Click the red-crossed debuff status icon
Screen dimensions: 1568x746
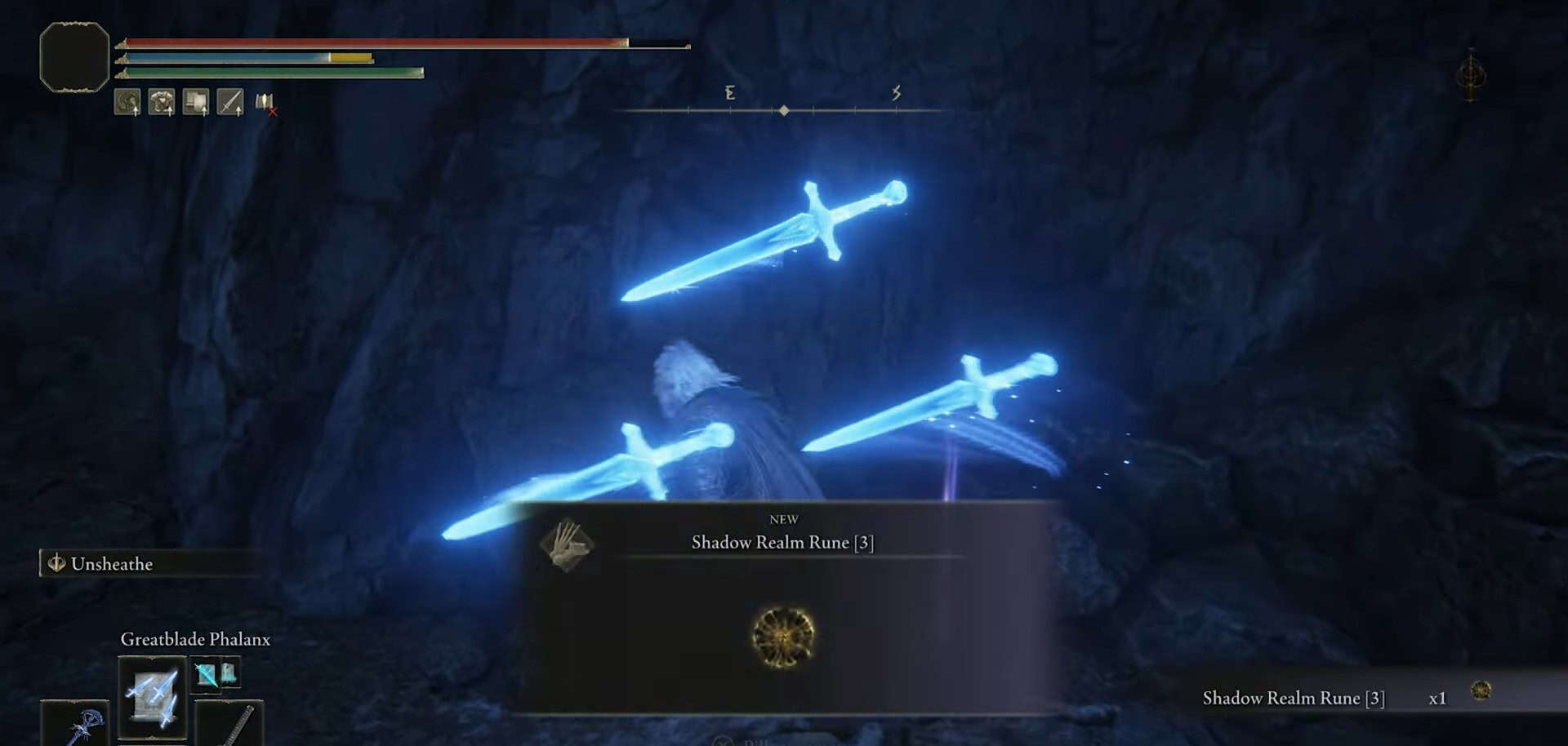[265, 103]
